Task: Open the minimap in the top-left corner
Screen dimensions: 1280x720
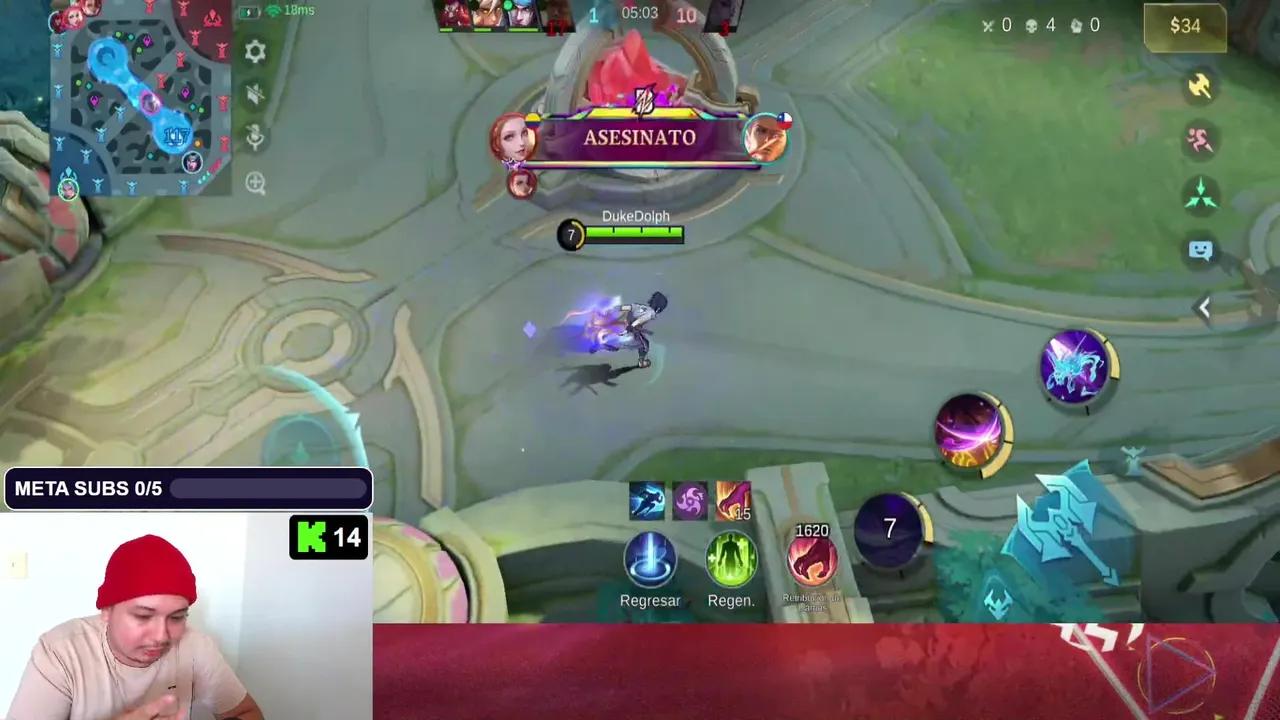Action: click(140, 100)
